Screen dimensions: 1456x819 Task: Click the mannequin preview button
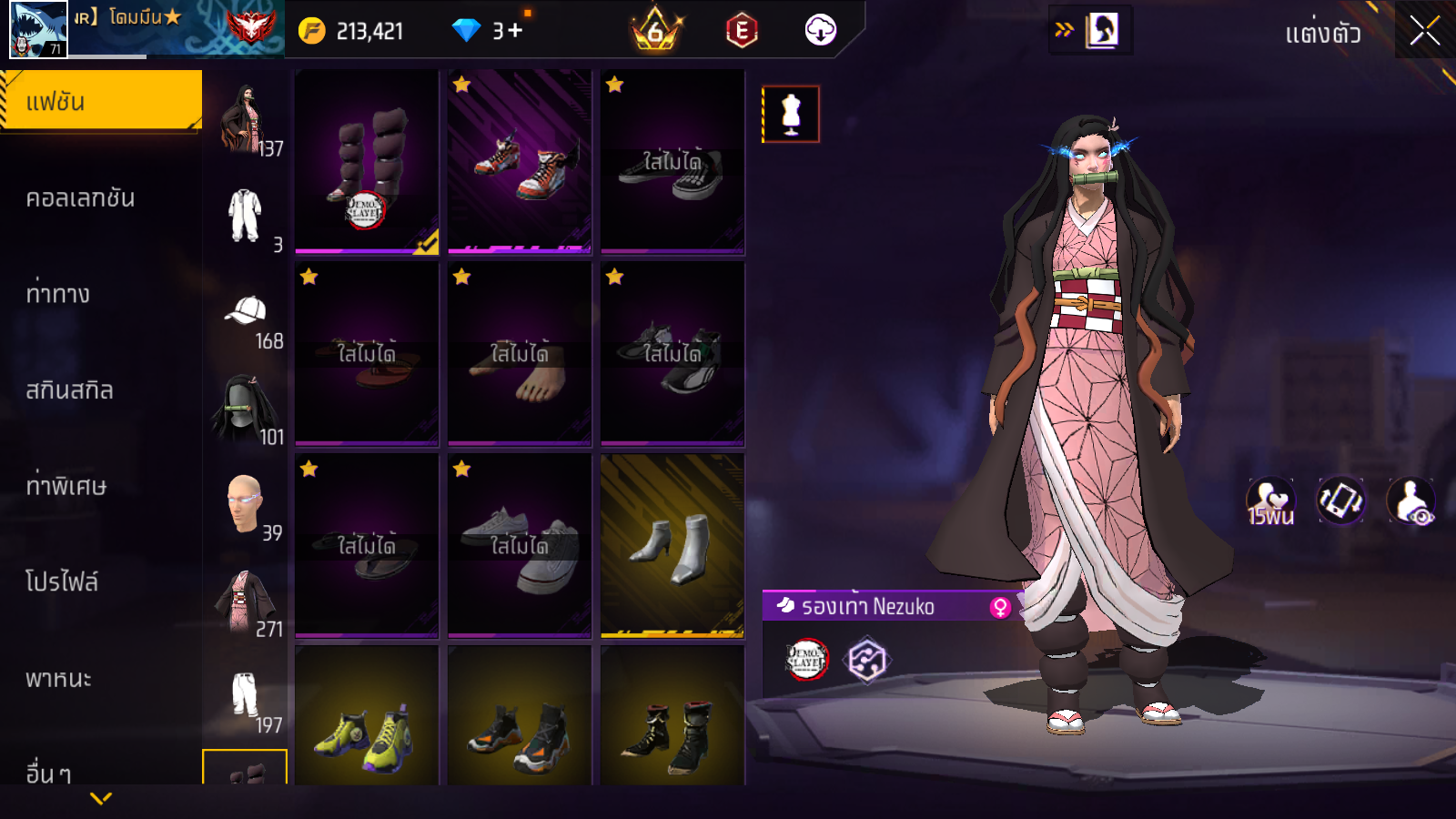click(791, 115)
